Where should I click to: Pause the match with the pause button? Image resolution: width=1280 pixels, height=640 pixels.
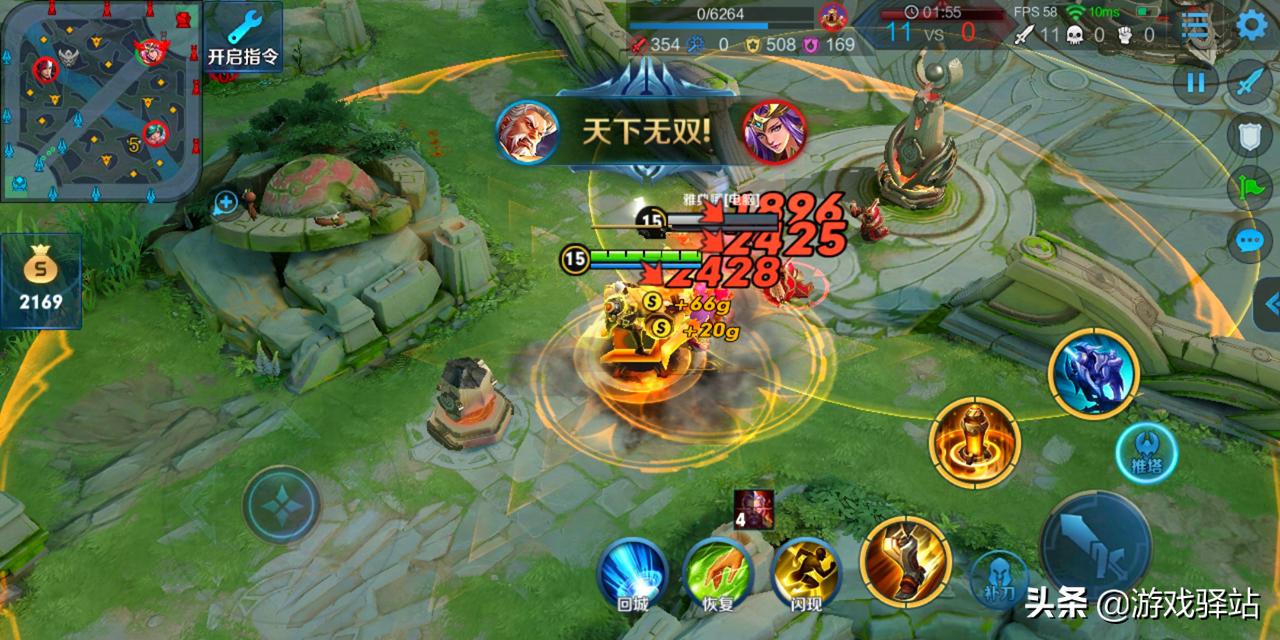(x=1196, y=82)
